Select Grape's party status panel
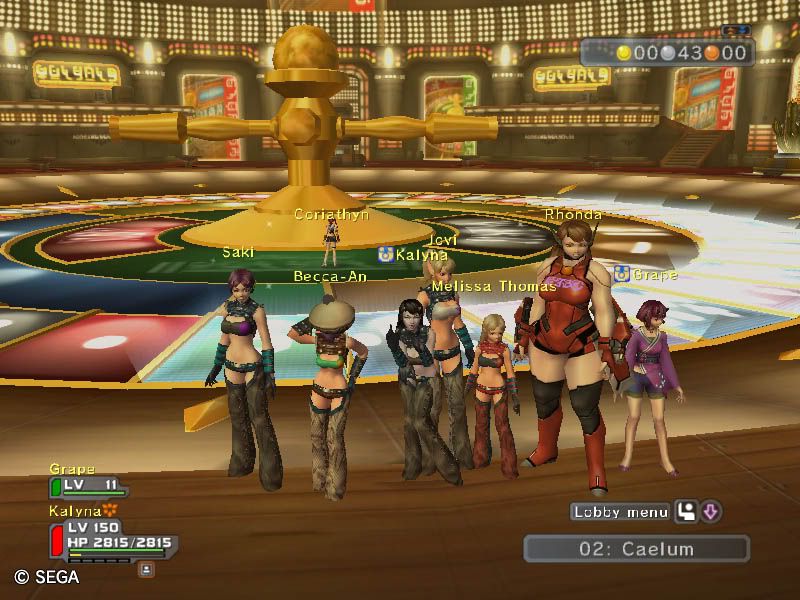The width and height of the screenshot is (800, 600). point(88,486)
